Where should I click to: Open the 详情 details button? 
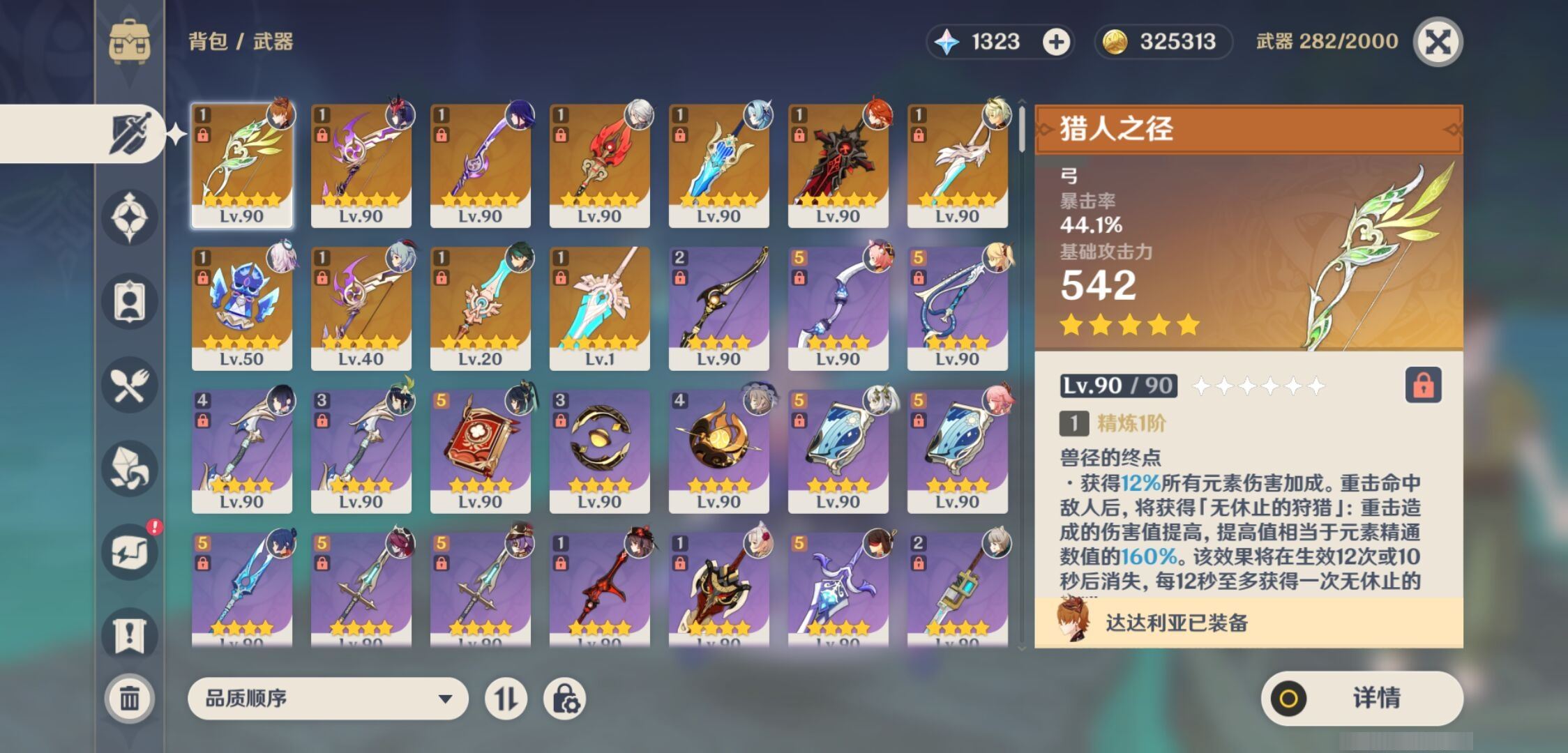pyautogui.click(x=1362, y=698)
